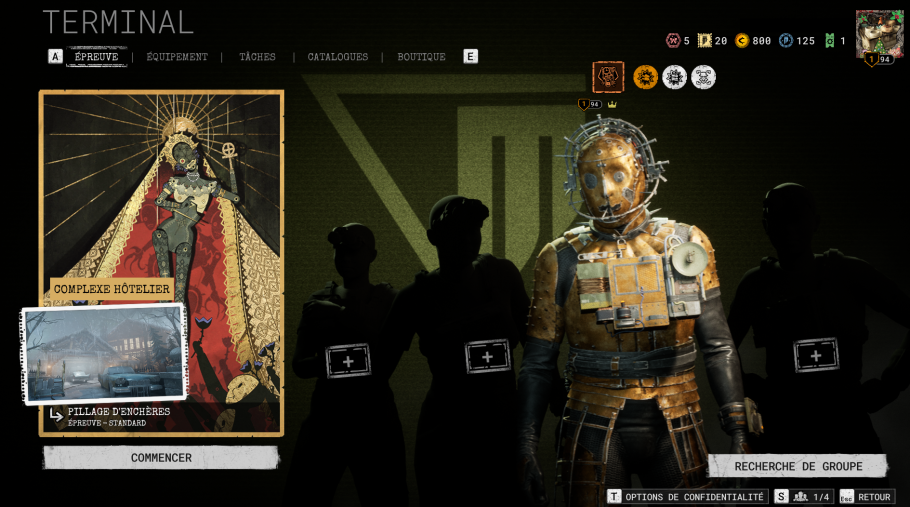Open Recherche de groupe
Image resolution: width=910 pixels, height=507 pixels.
[798, 466]
